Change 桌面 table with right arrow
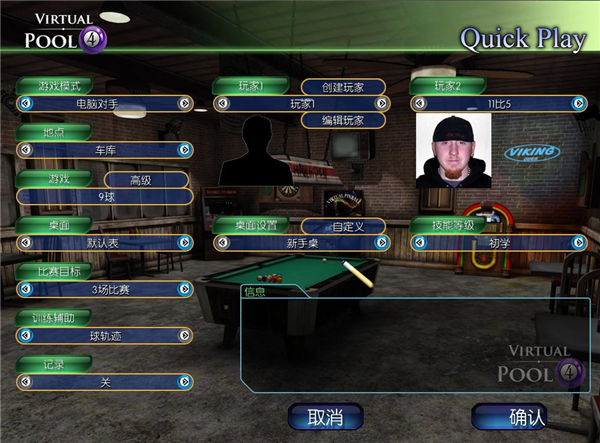 click(184, 242)
